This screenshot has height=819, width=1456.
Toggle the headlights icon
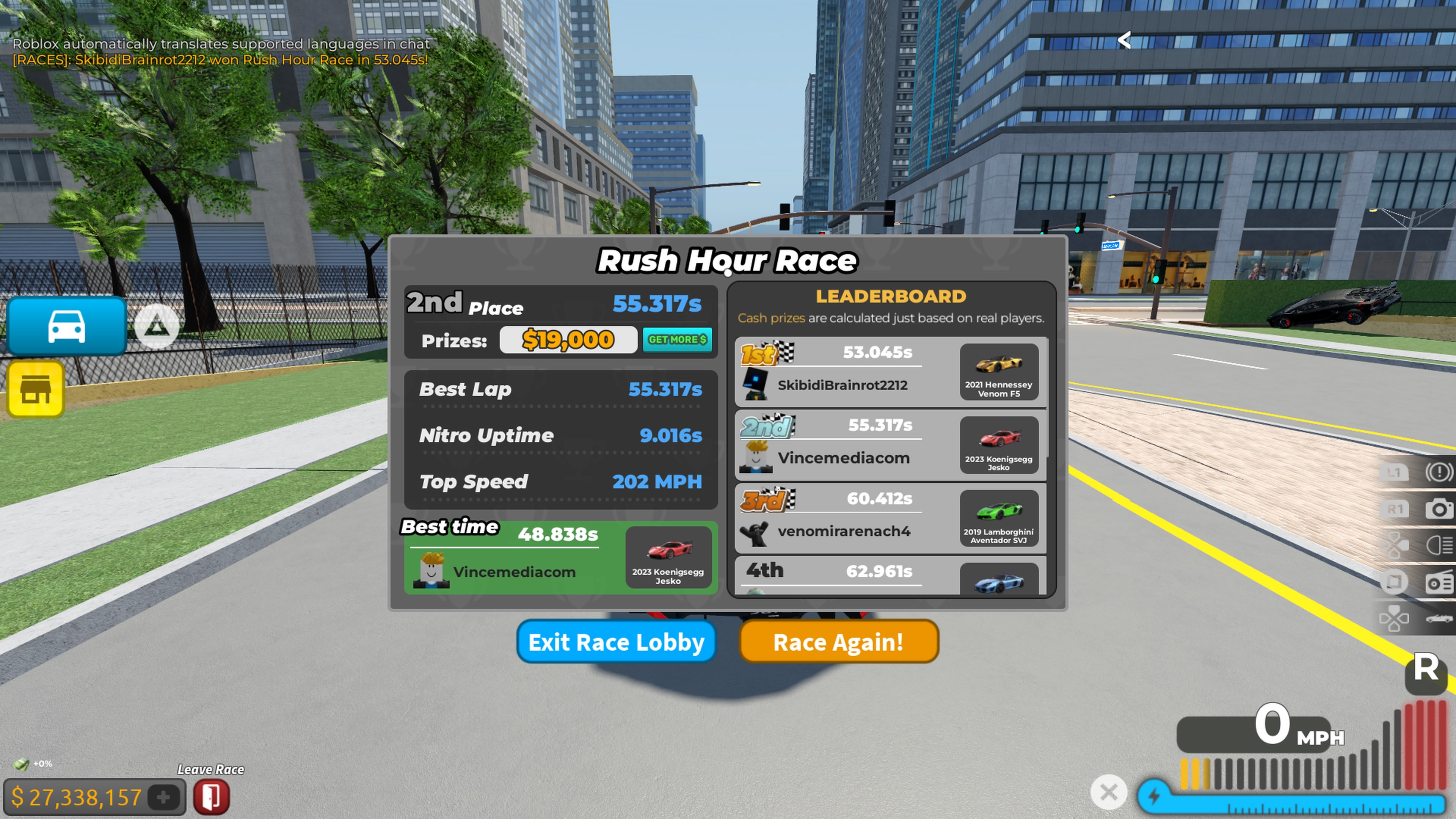pyautogui.click(x=1439, y=546)
